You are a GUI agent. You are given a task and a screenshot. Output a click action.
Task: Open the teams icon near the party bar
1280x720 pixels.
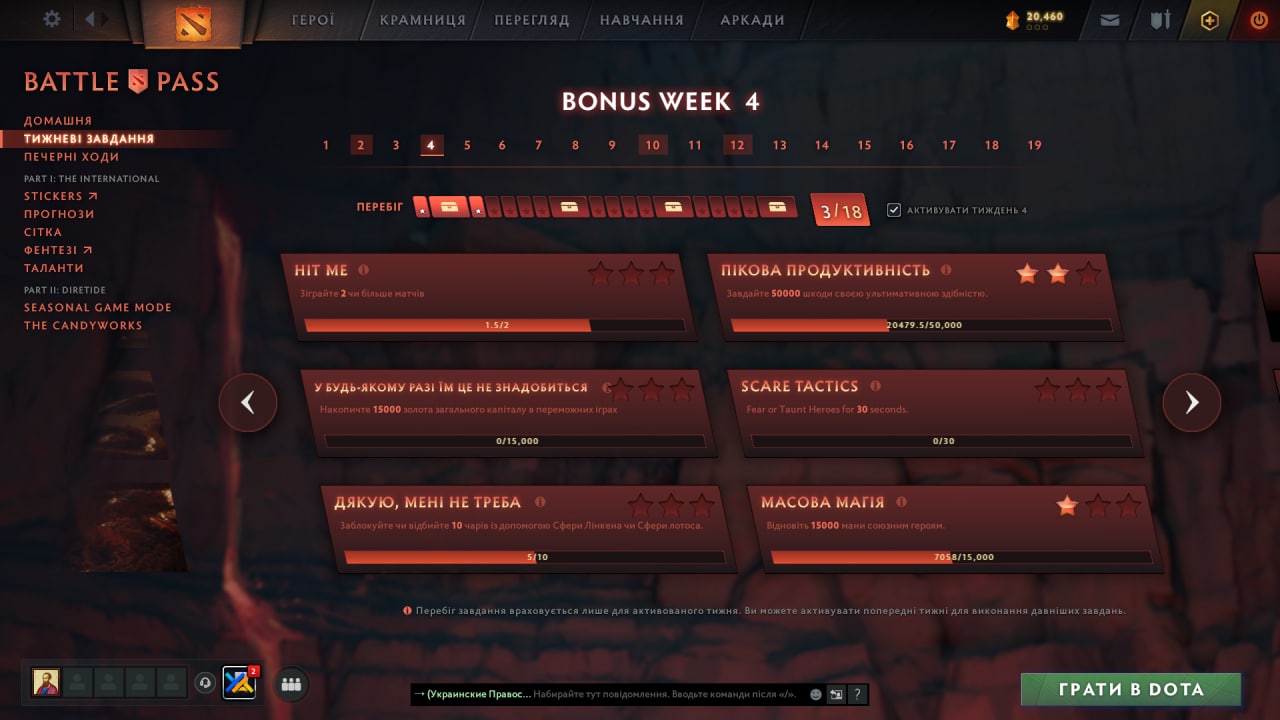[x=290, y=684]
